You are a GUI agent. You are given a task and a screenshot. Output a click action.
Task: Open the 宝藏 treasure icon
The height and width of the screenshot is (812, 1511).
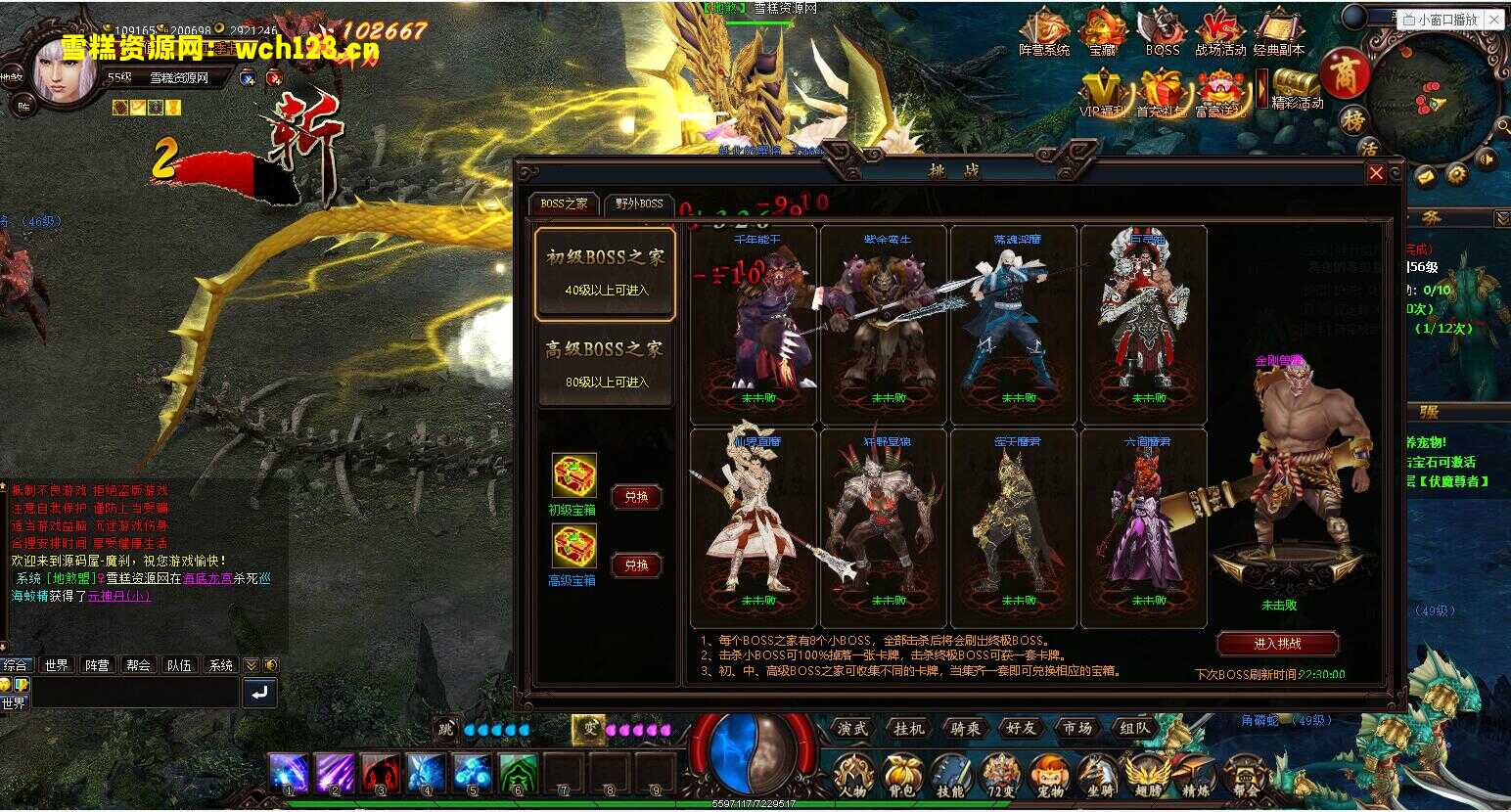(x=1105, y=29)
